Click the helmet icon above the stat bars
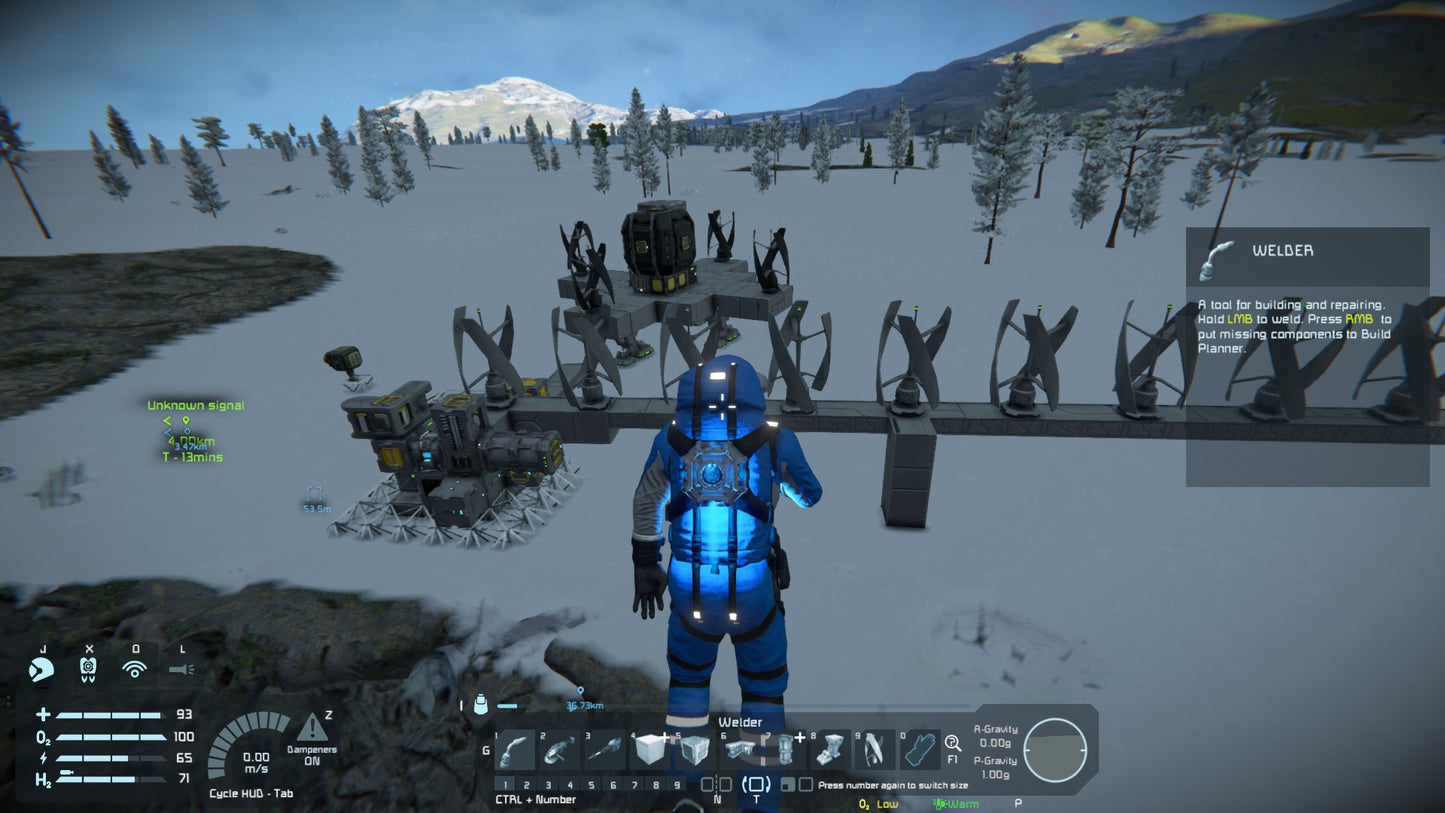The height and width of the screenshot is (813, 1445). [x=42, y=670]
